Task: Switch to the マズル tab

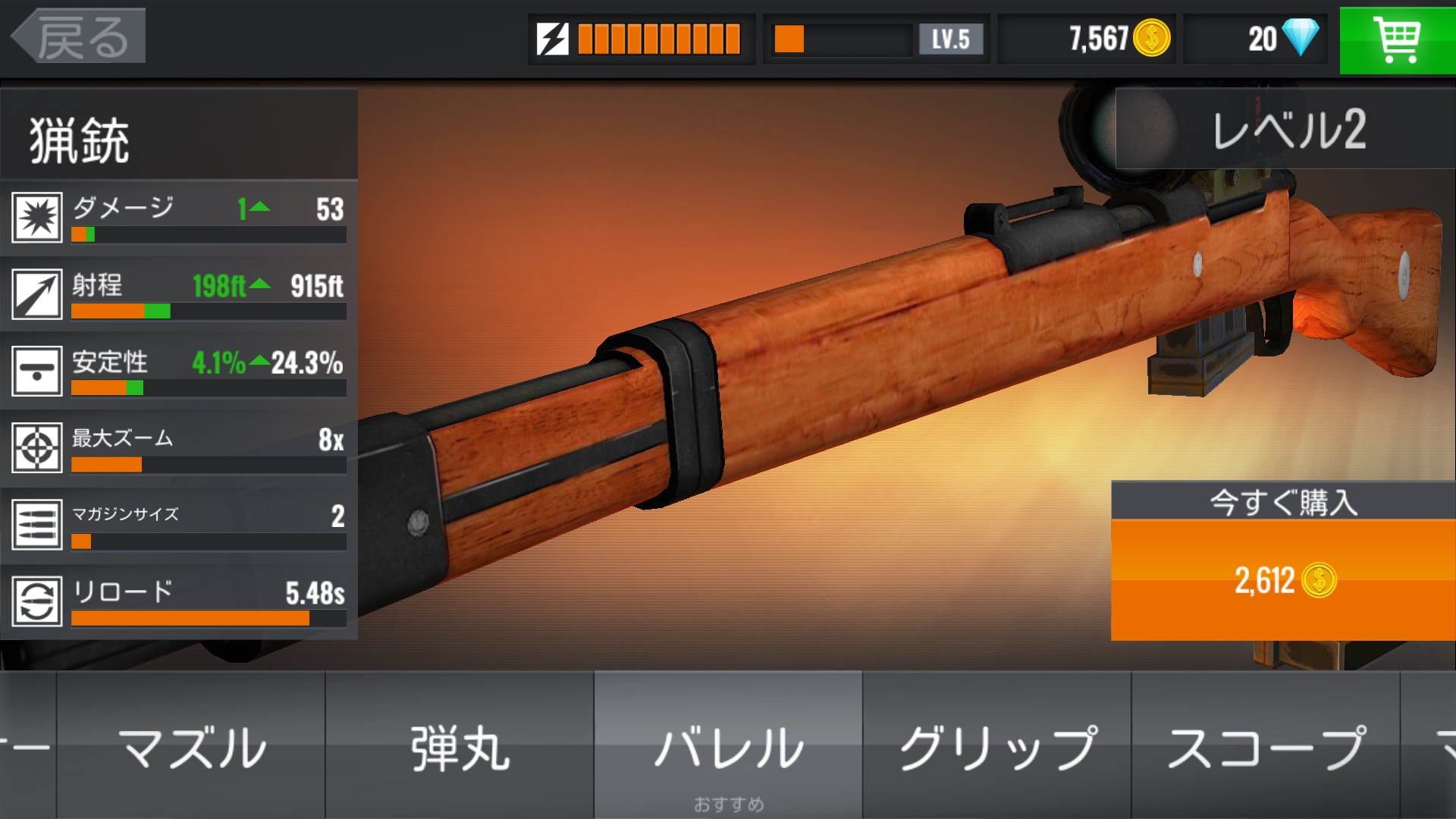Action: [191, 746]
